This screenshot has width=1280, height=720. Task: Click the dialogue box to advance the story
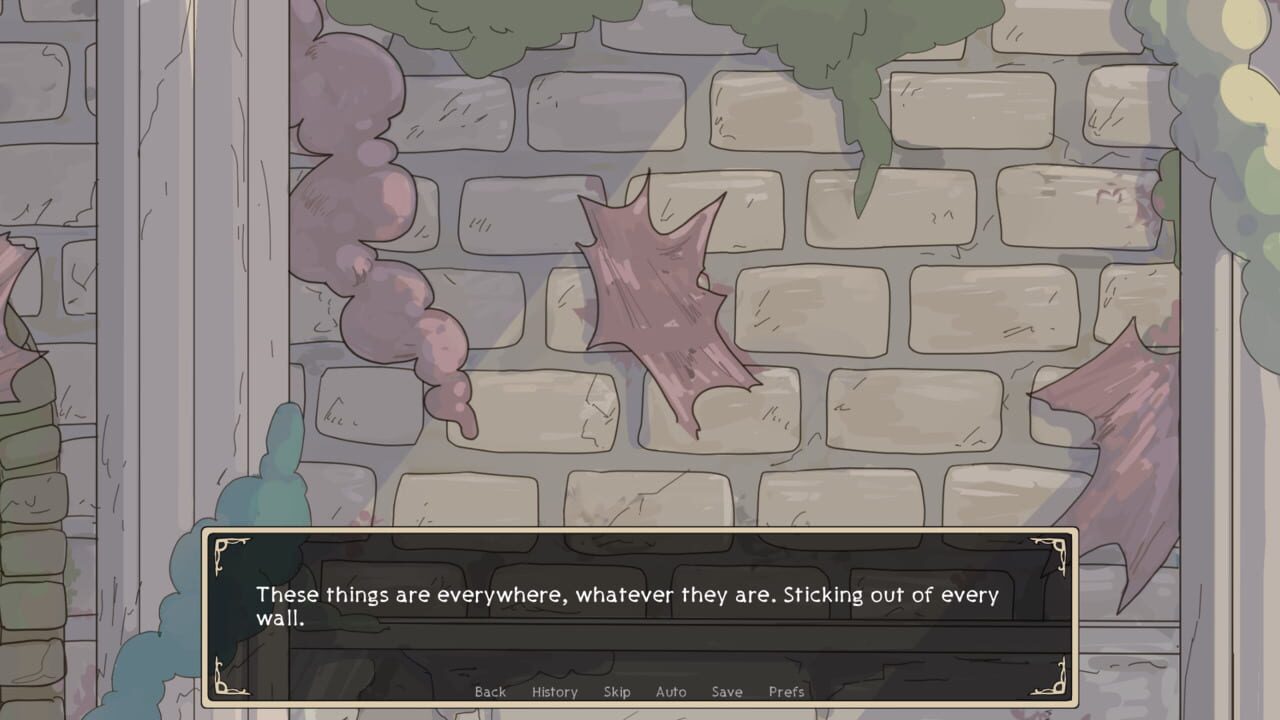(x=640, y=600)
